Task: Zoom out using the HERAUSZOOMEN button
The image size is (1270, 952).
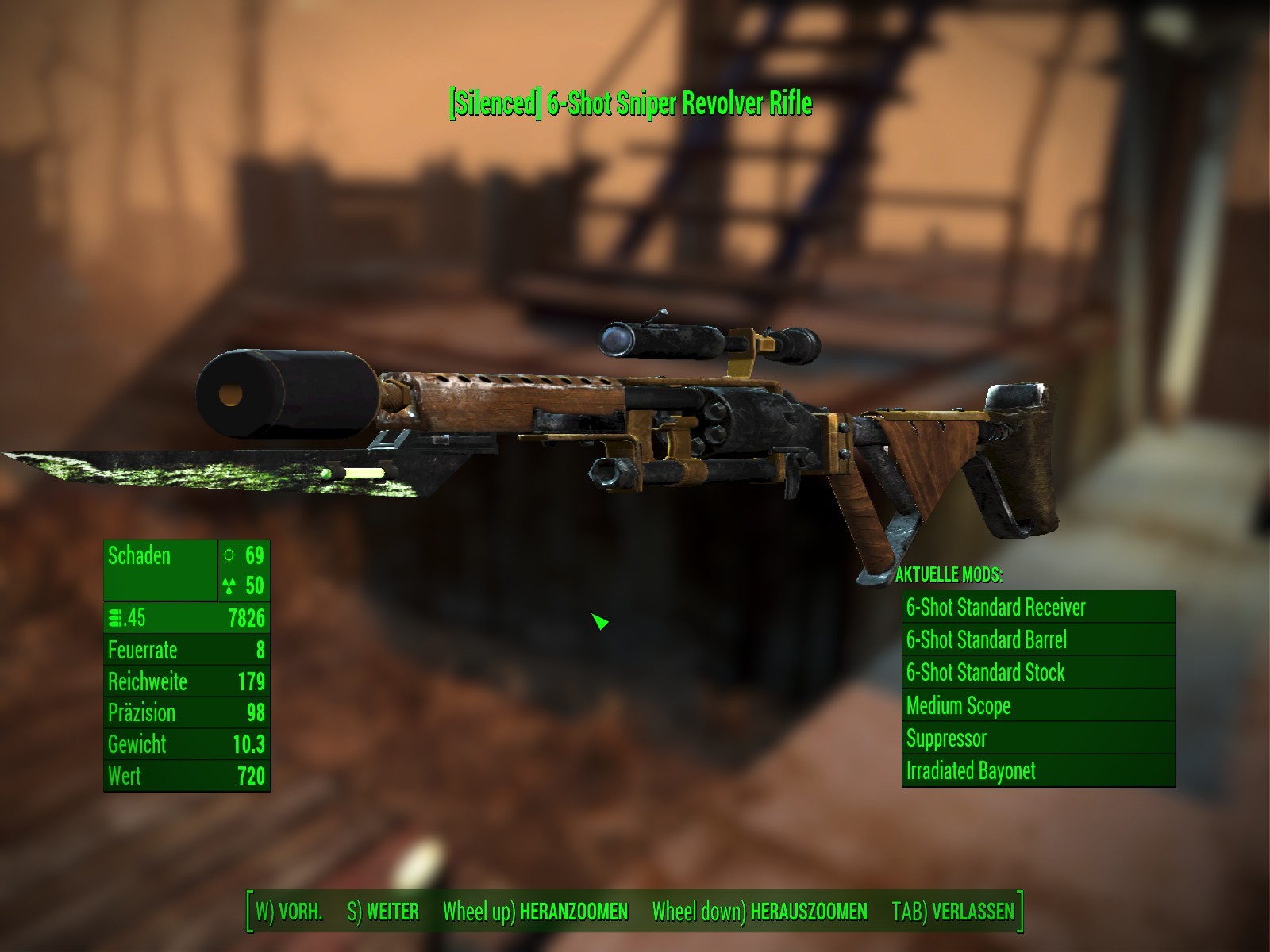Action: (x=760, y=912)
